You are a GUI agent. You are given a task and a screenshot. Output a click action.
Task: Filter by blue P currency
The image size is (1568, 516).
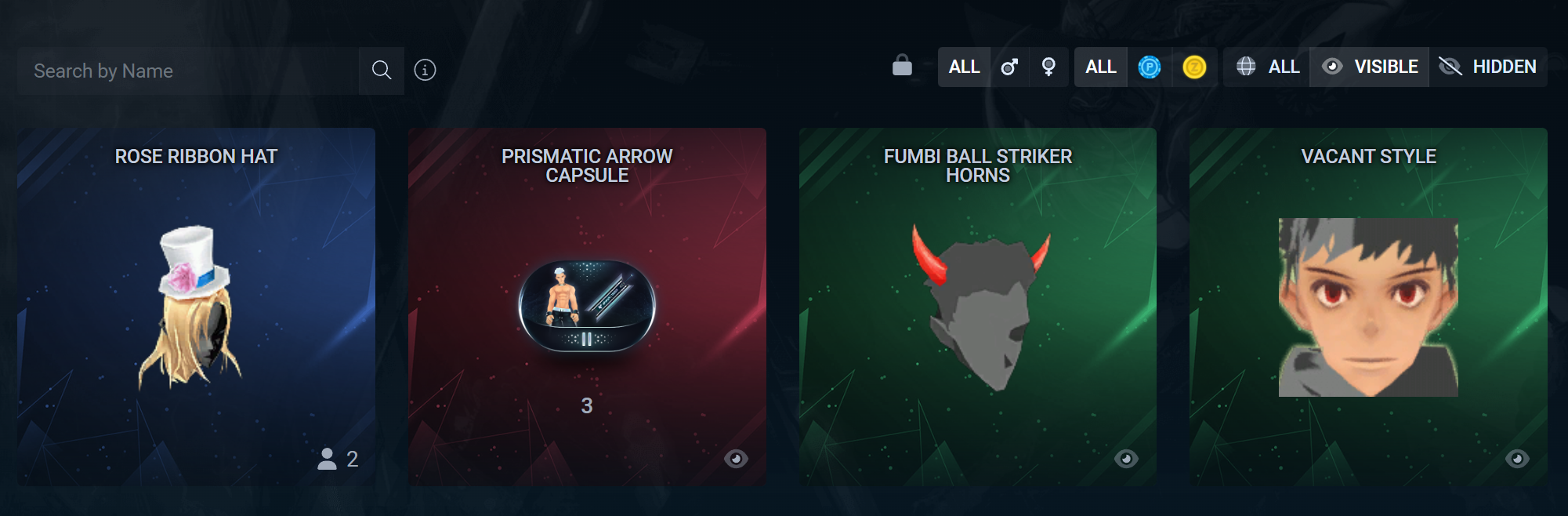click(x=1150, y=67)
